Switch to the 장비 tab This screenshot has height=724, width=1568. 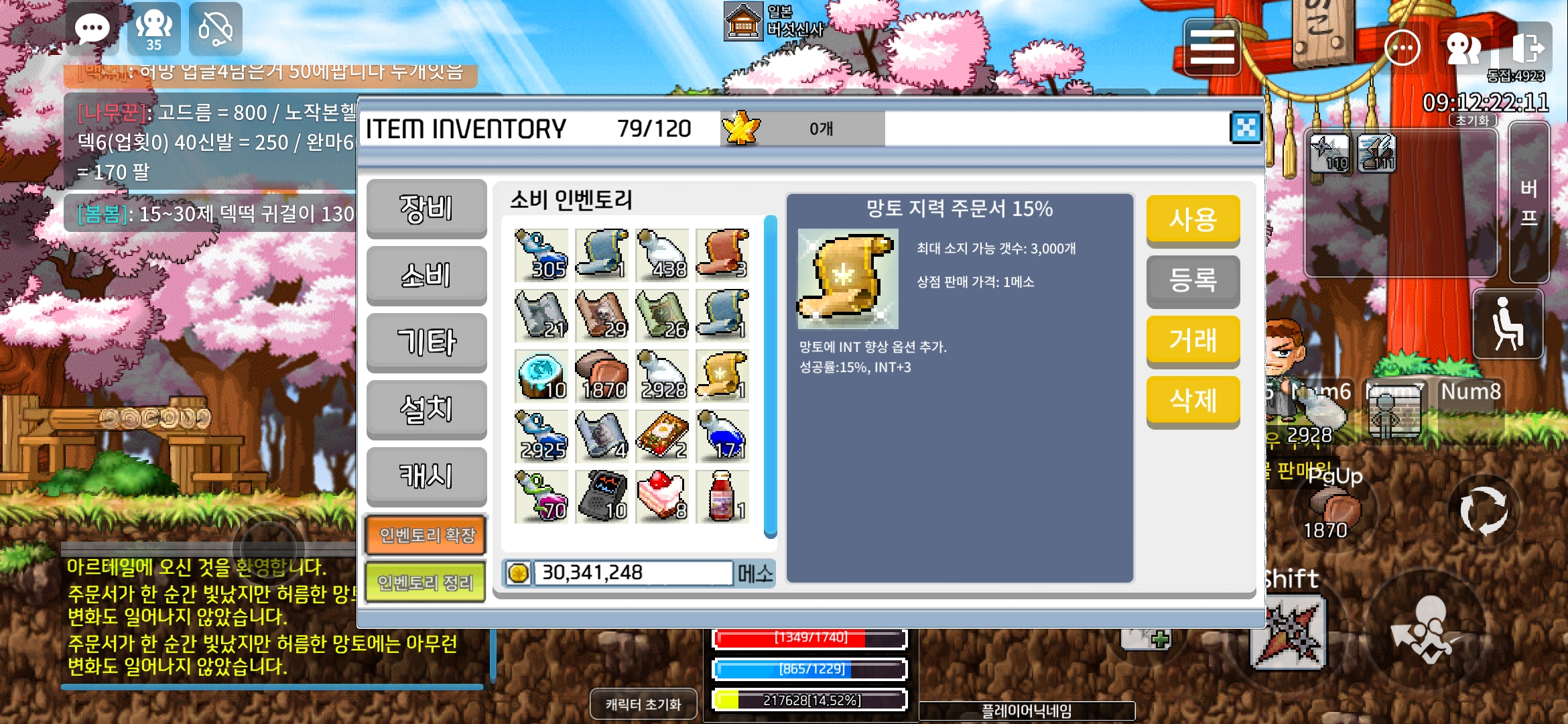426,209
